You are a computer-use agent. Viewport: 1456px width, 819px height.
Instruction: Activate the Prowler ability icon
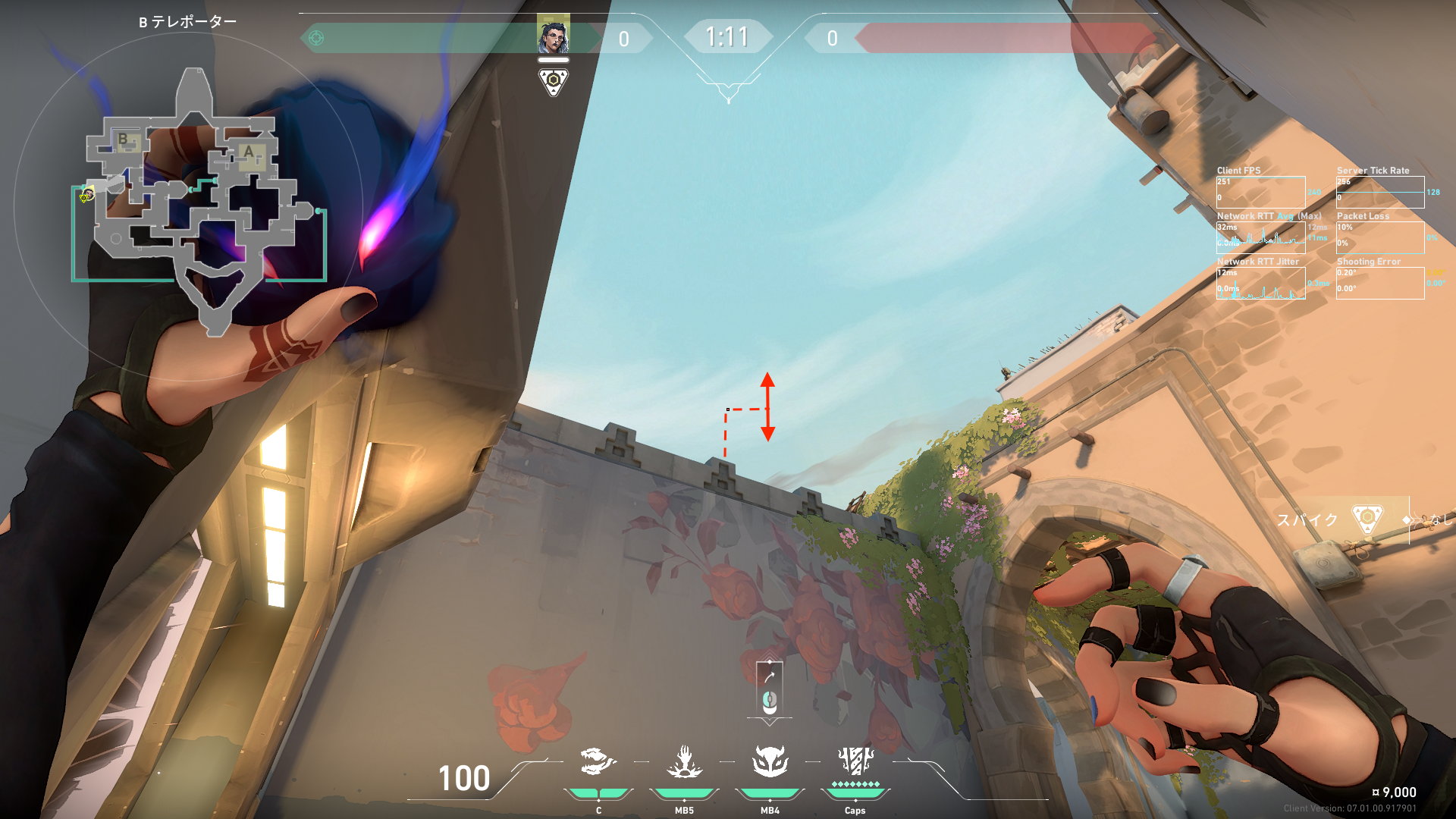point(598,761)
